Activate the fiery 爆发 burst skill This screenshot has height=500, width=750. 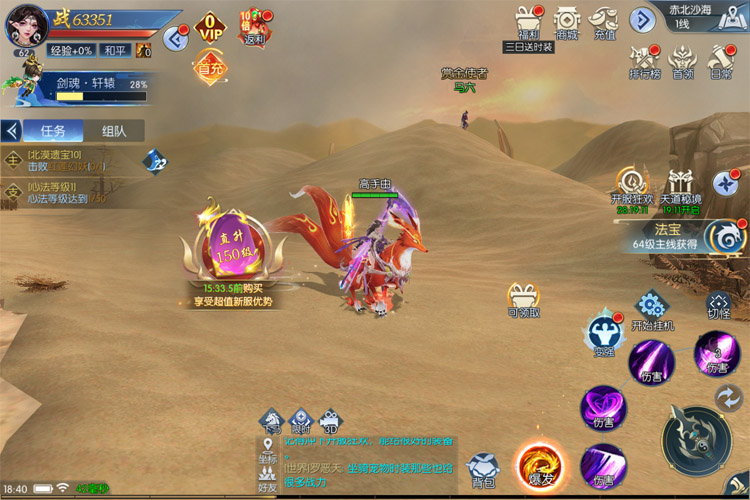540,465
